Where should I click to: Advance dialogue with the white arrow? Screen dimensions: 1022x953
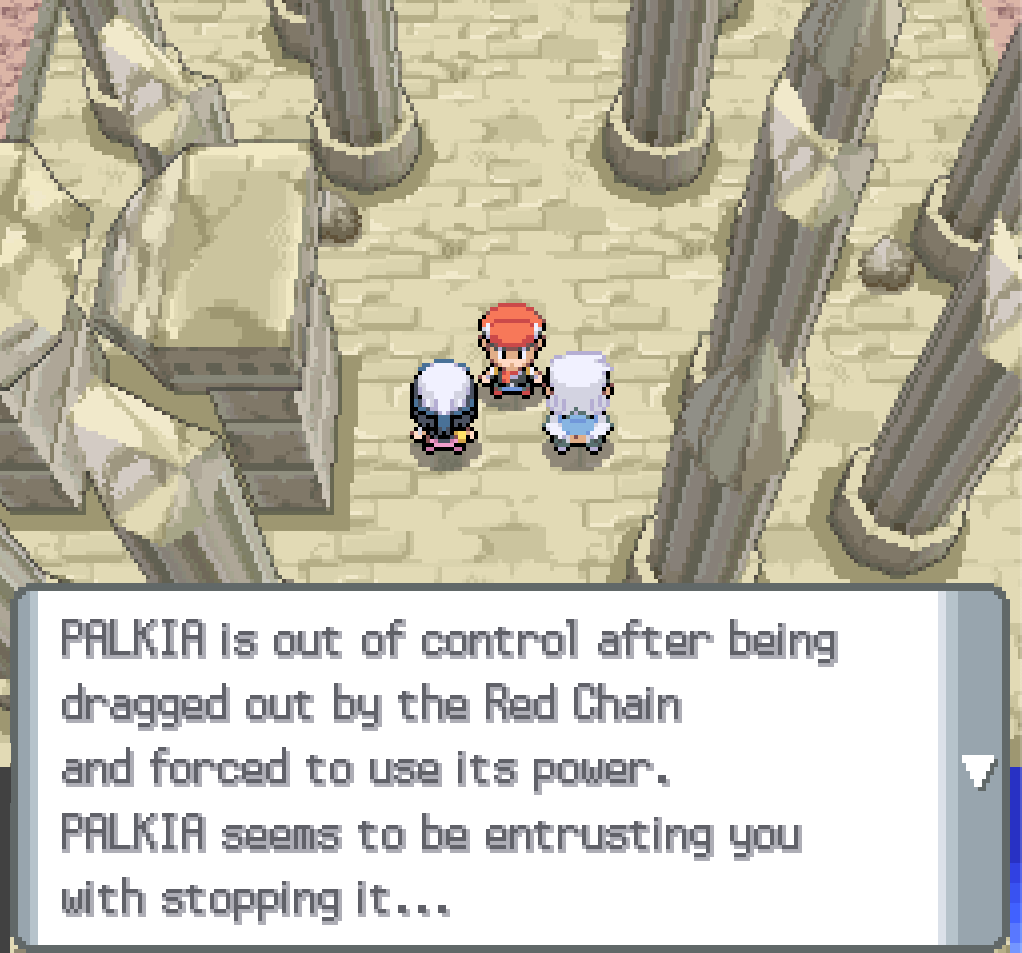click(977, 772)
